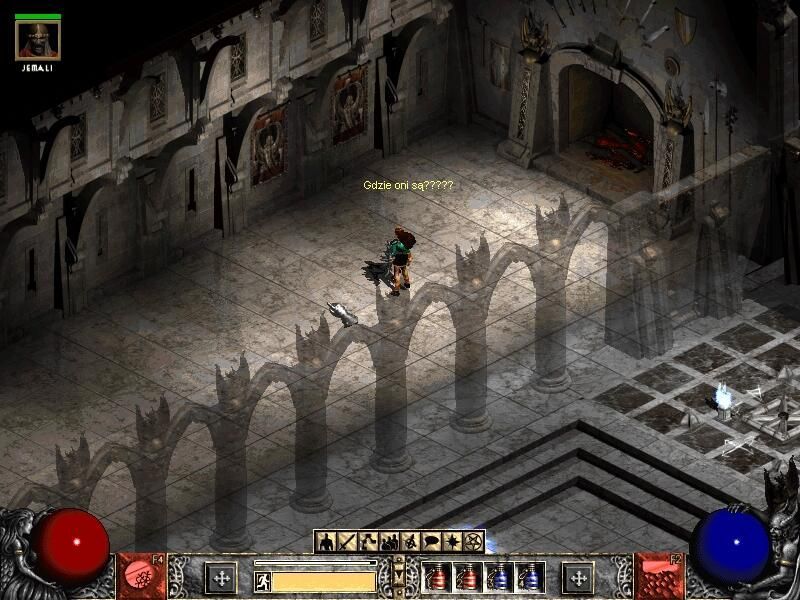The height and width of the screenshot is (600, 800).
Task: Open the game menu pentagram icon
Action: [x=473, y=542]
